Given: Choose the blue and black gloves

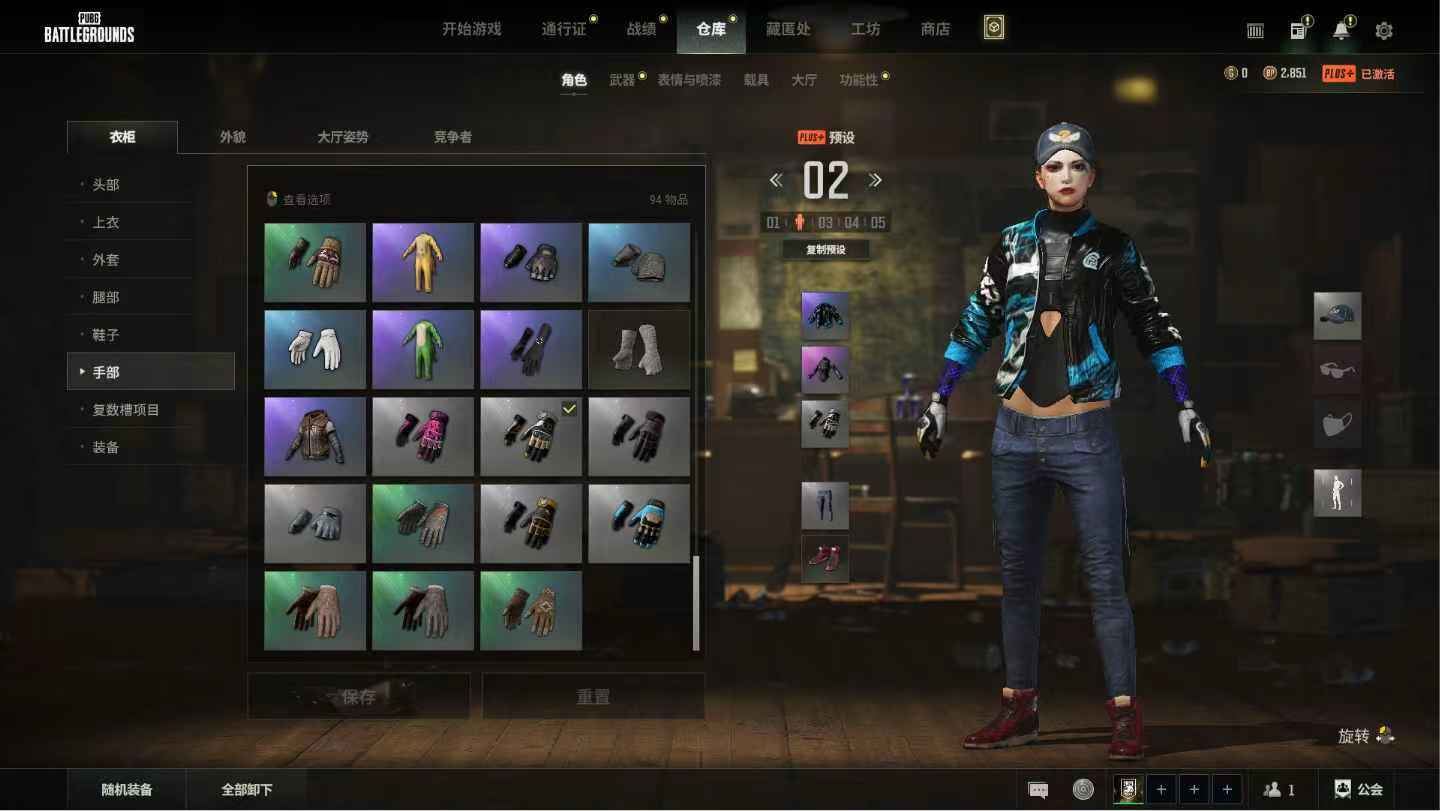Looking at the screenshot, I should (639, 523).
